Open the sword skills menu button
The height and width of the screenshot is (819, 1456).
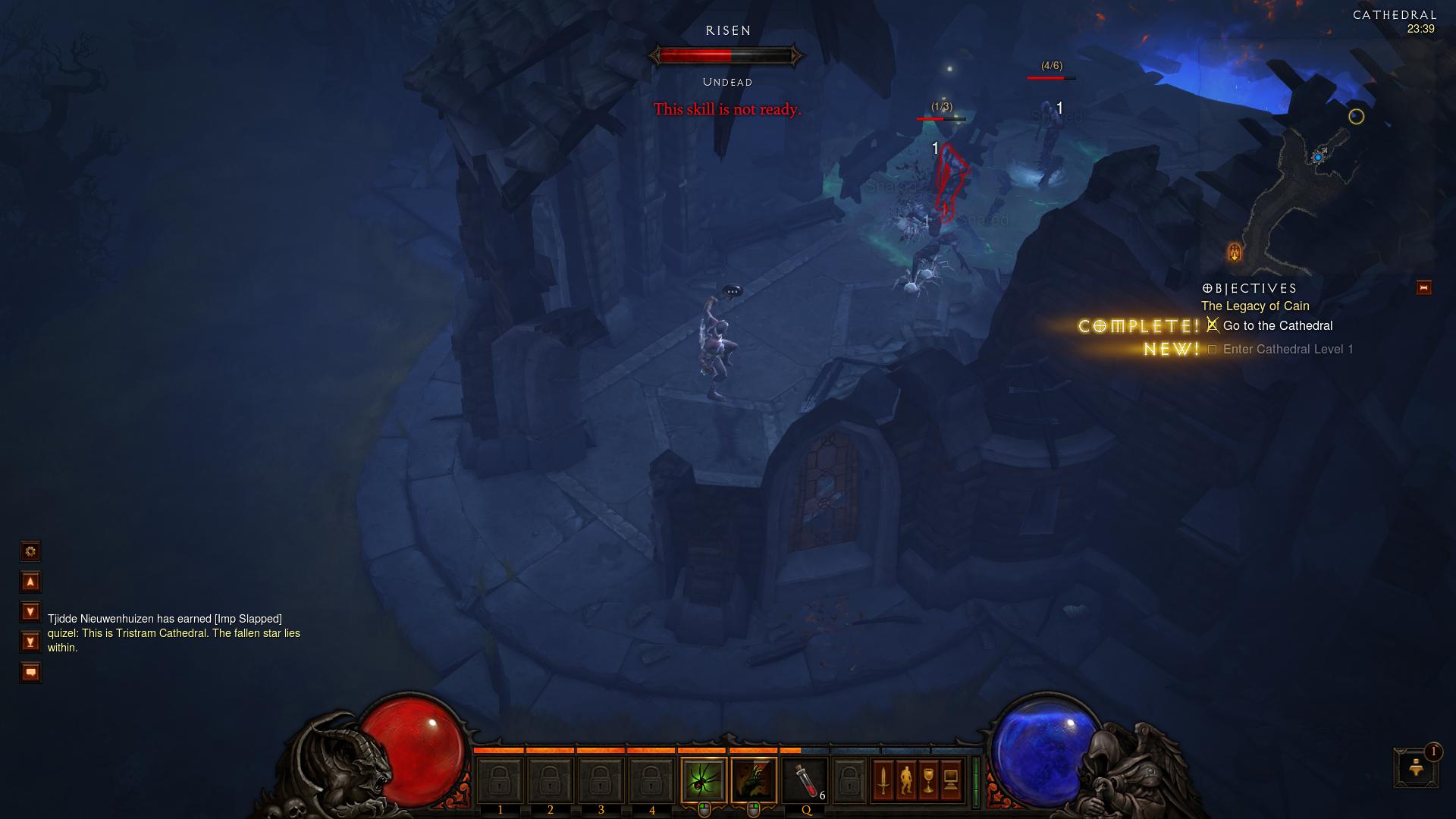[x=883, y=779]
